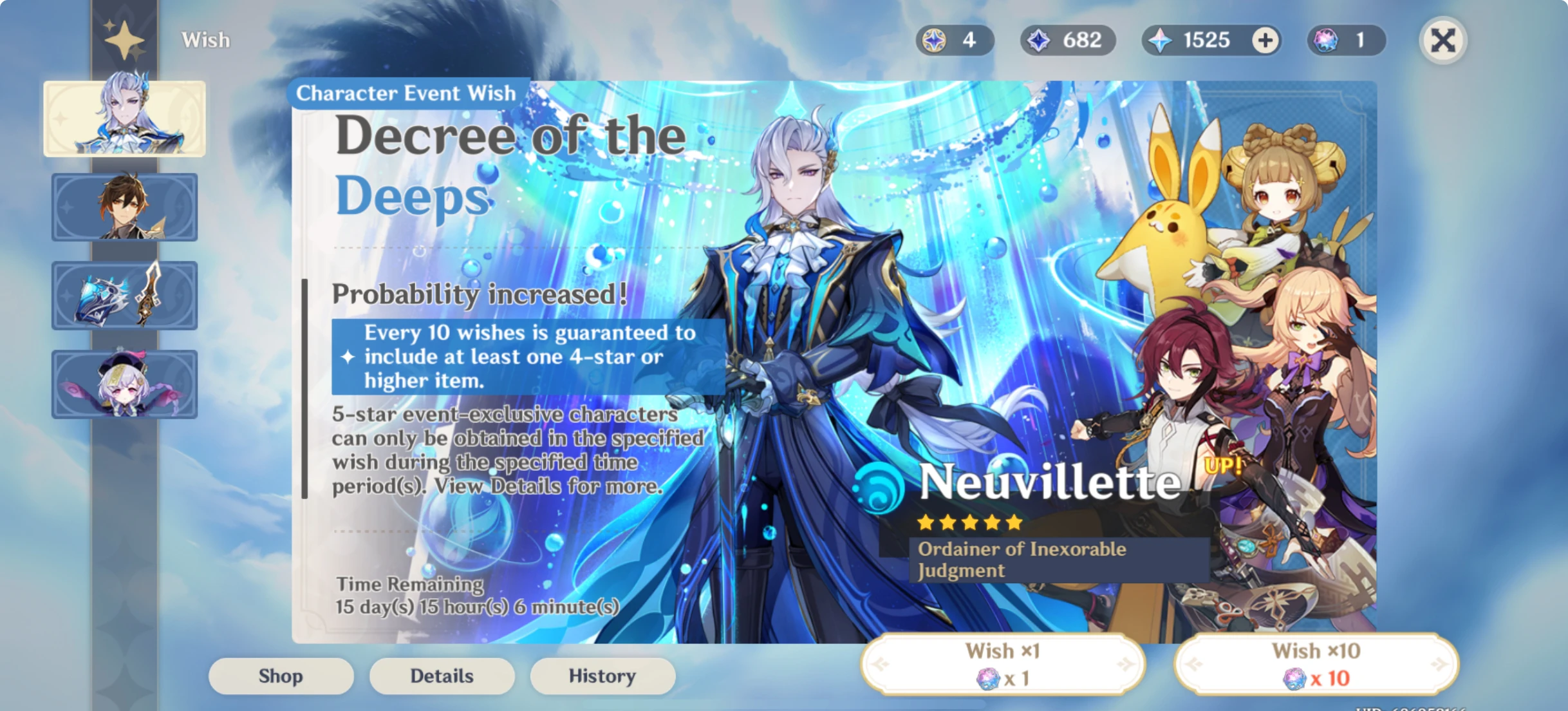Image resolution: width=1568 pixels, height=711 pixels.
Task: Open the Epitome Invocation weapon banner
Action: [x=124, y=296]
